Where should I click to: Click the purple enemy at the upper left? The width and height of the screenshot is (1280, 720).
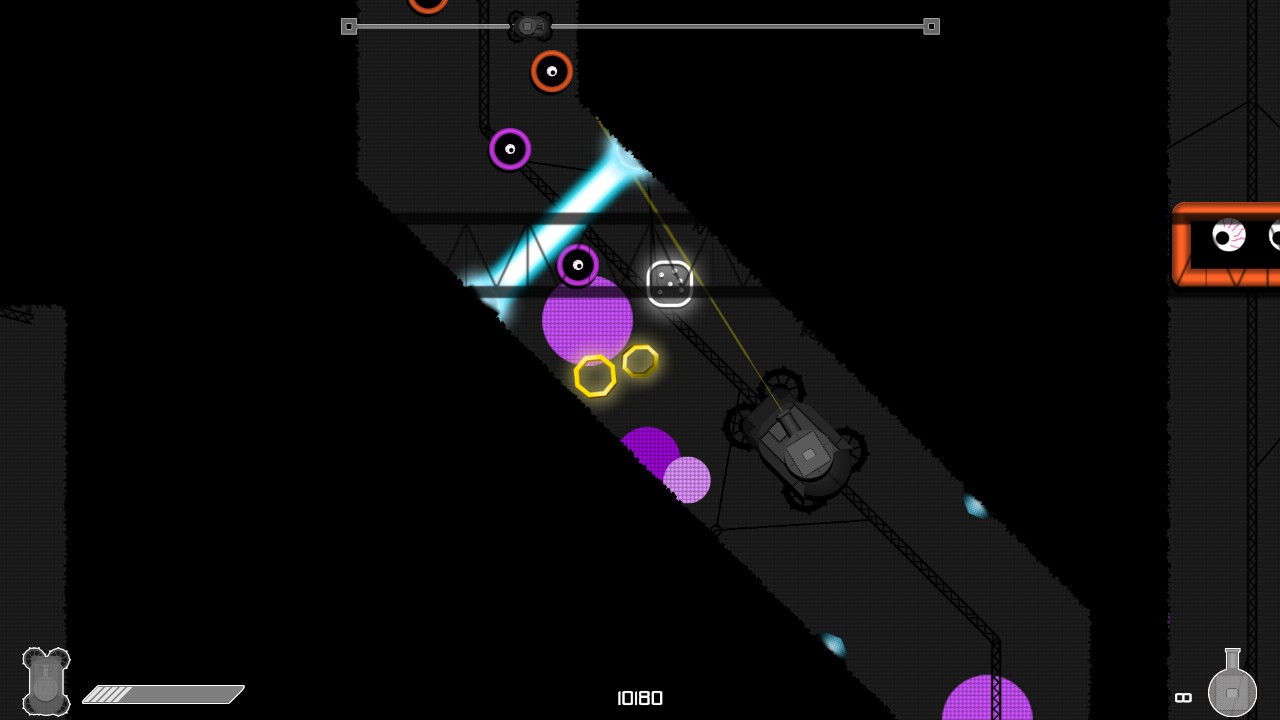click(x=509, y=149)
